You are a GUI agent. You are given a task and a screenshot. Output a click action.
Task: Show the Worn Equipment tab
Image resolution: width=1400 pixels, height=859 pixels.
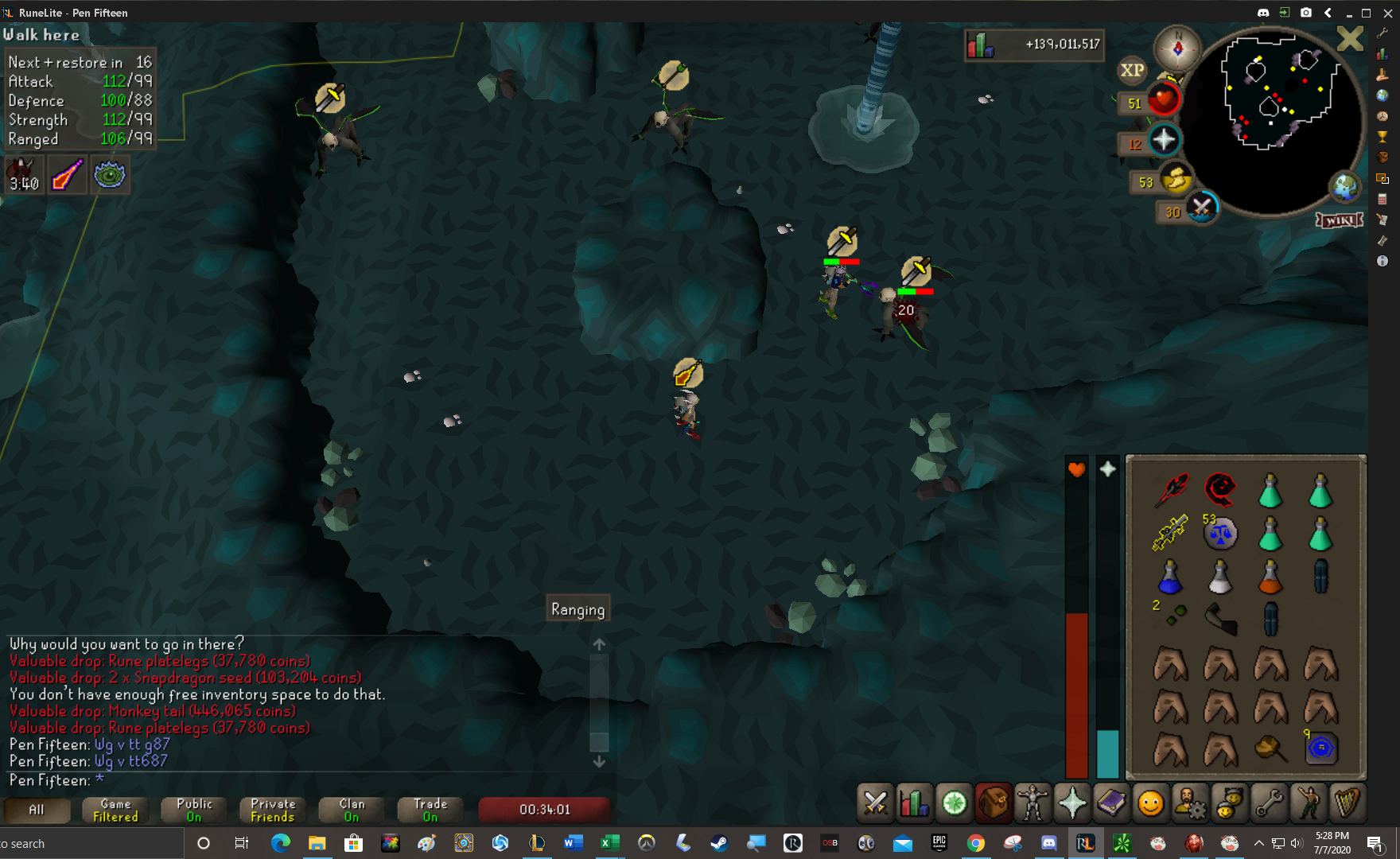1032,803
